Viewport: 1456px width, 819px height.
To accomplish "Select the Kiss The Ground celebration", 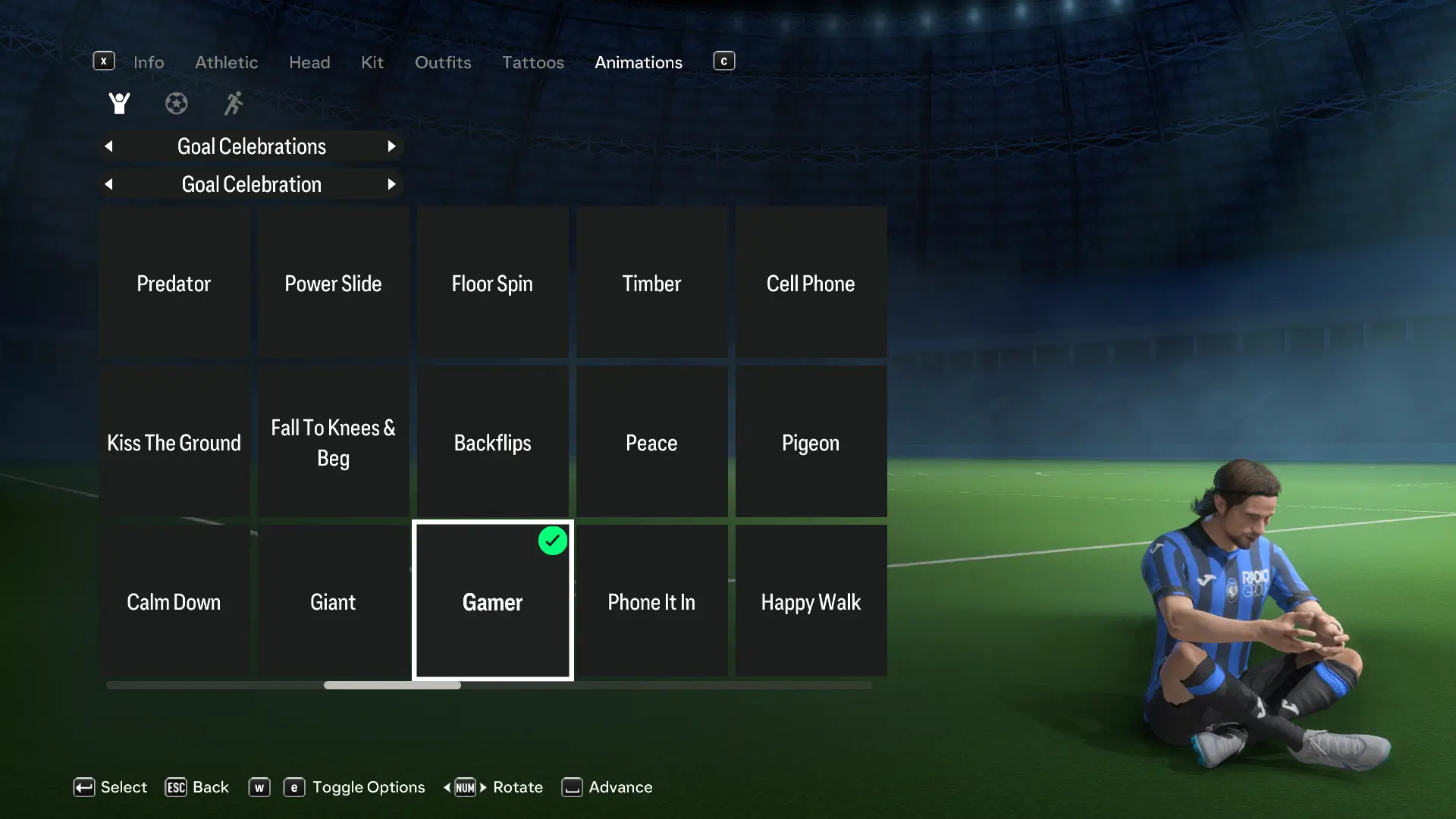I will click(x=174, y=442).
